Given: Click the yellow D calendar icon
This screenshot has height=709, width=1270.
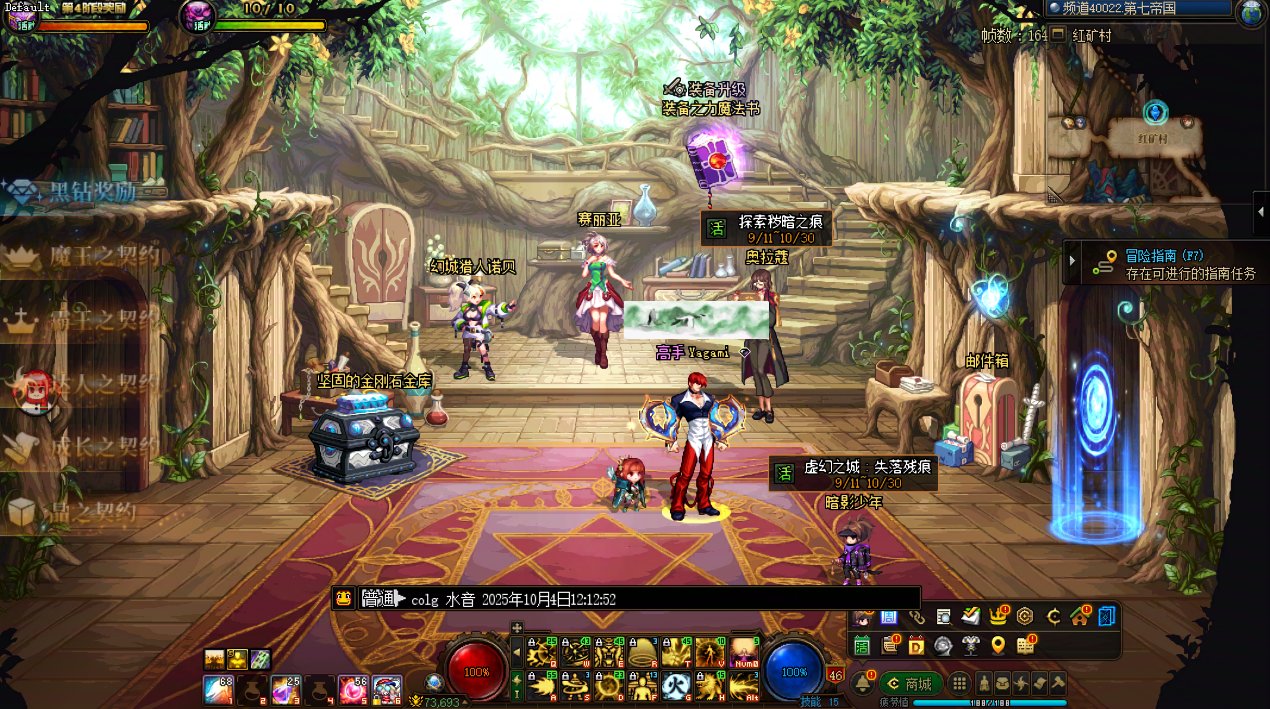Looking at the screenshot, I should 916,645.
